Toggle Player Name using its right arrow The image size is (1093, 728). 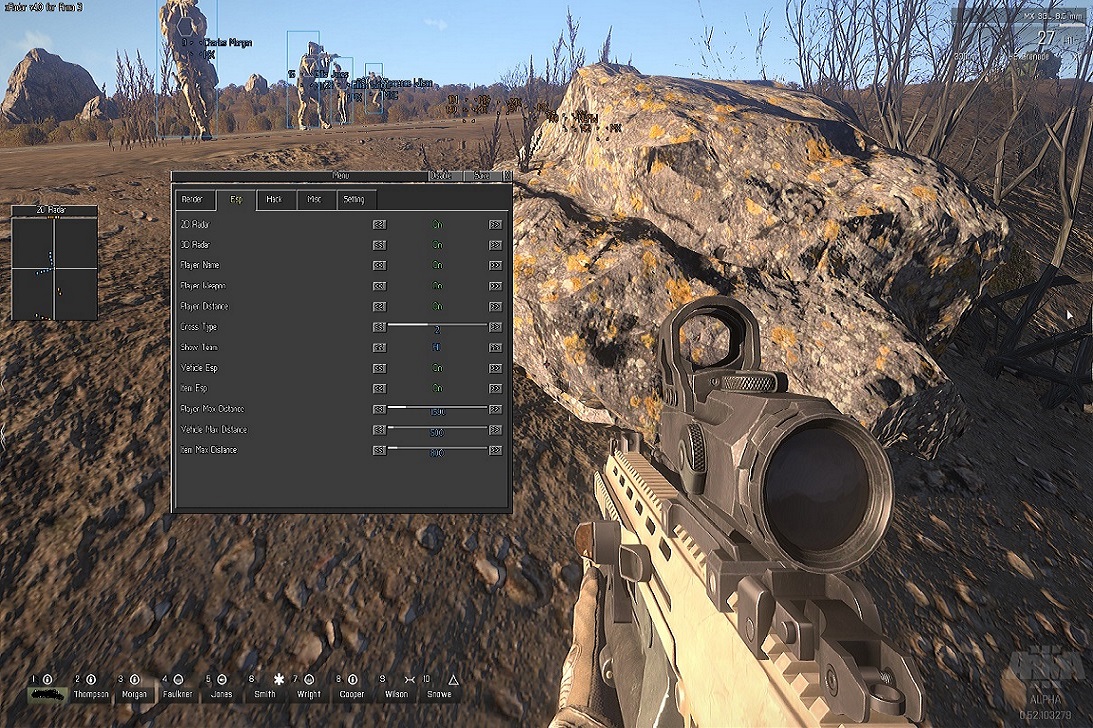pos(495,266)
